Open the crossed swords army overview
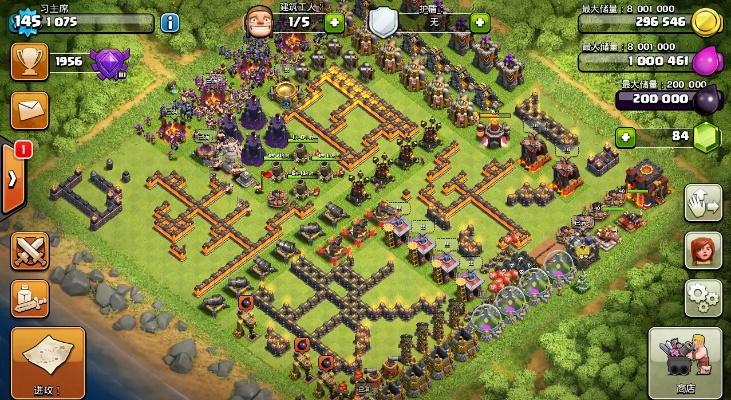The width and height of the screenshot is (731, 400). (x=30, y=250)
